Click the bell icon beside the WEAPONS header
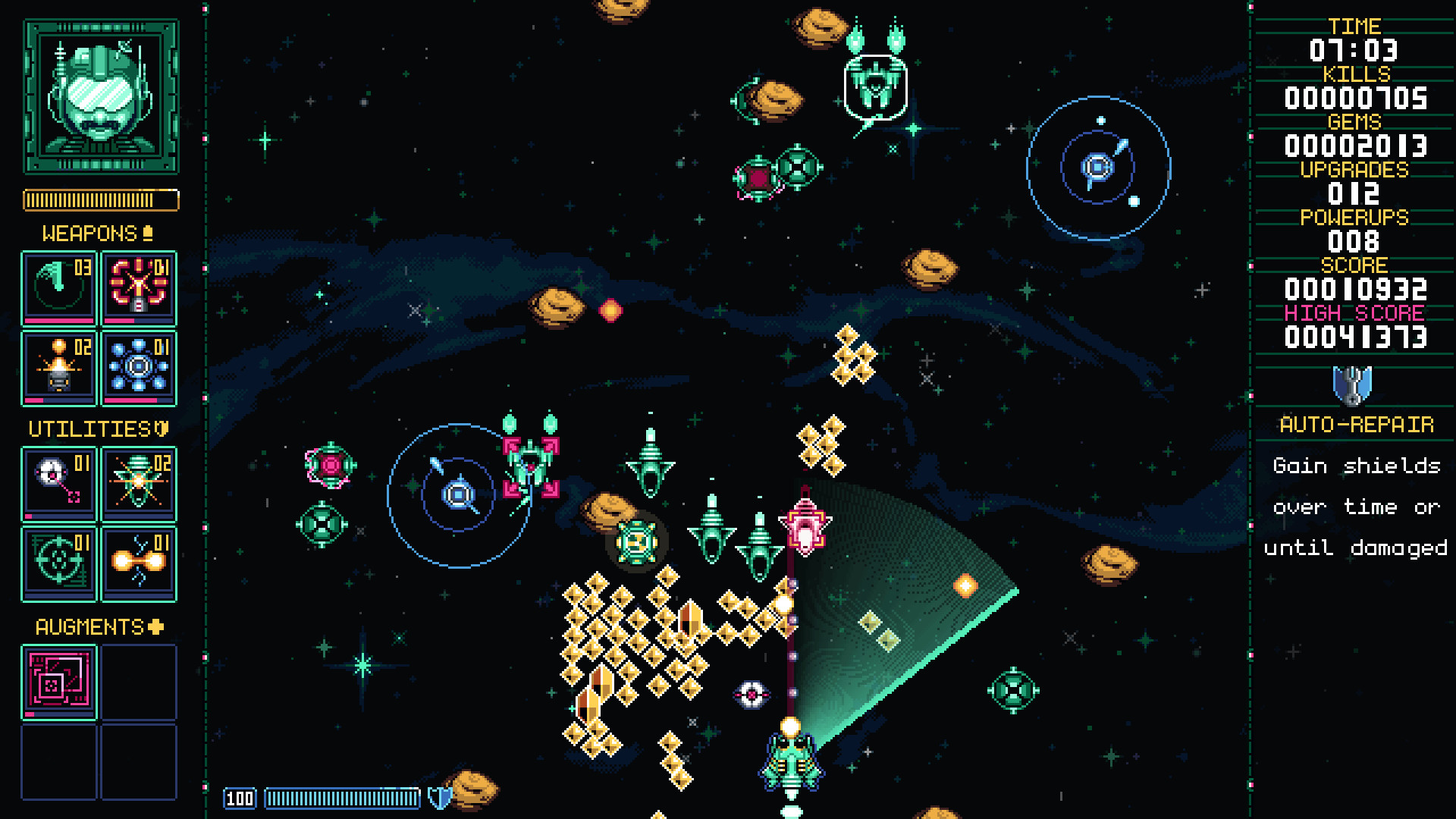The image size is (1456, 819). click(149, 234)
